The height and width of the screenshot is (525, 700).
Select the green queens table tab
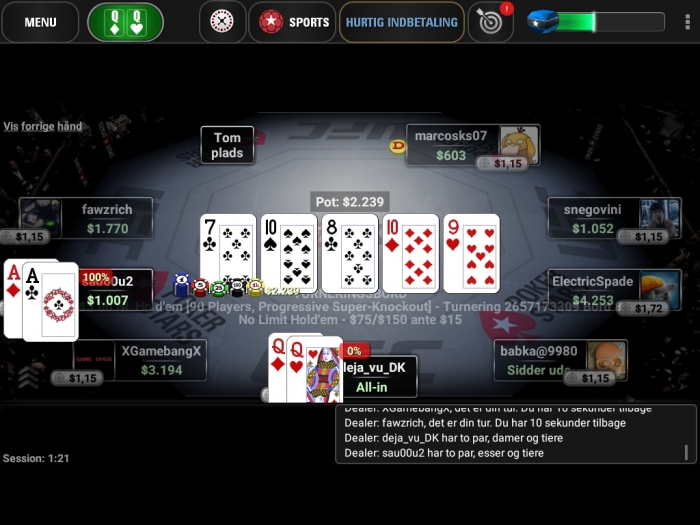(x=125, y=22)
